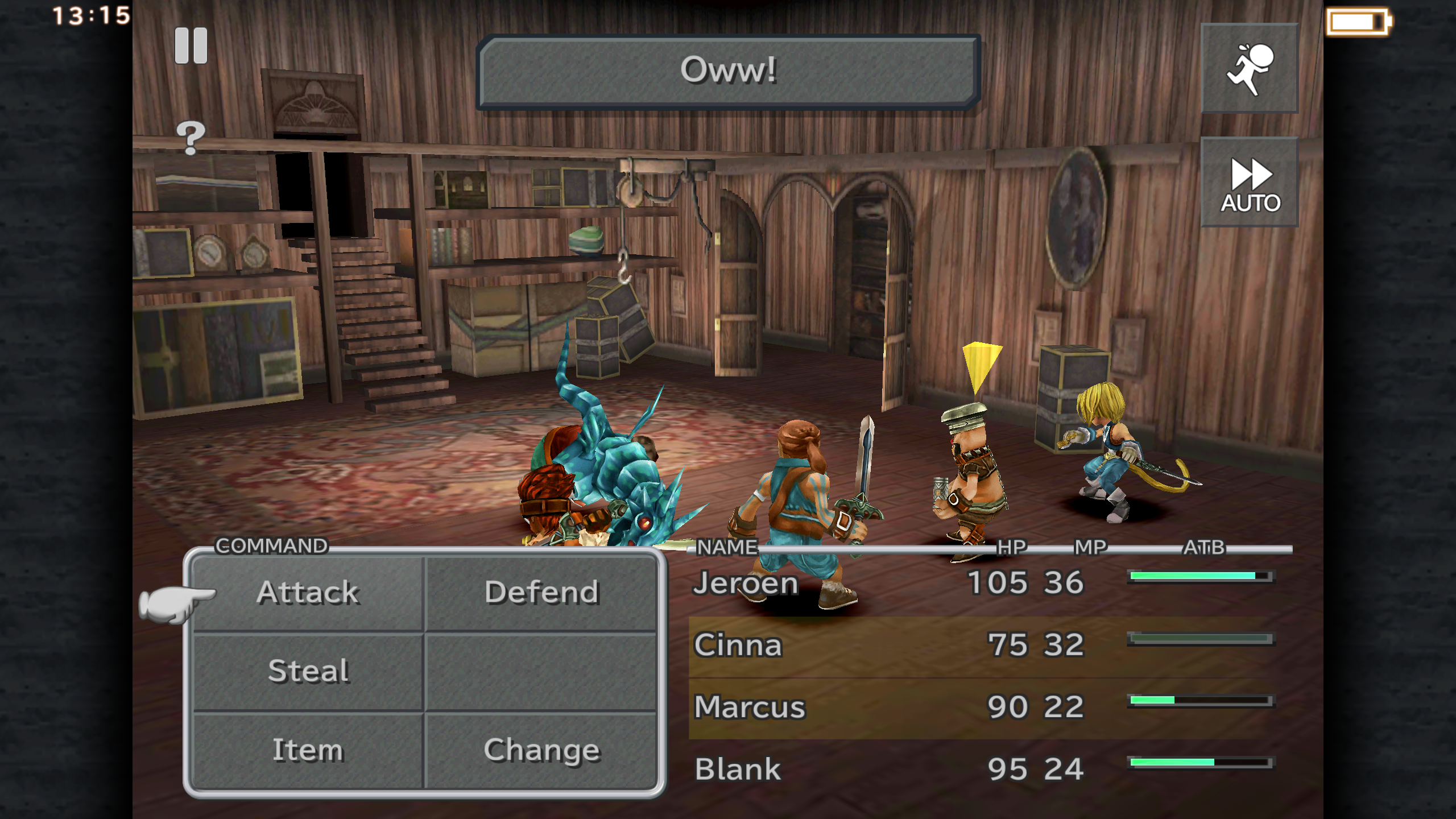This screenshot has width=1456, height=819.
Task: Select the Change command
Action: click(x=541, y=750)
